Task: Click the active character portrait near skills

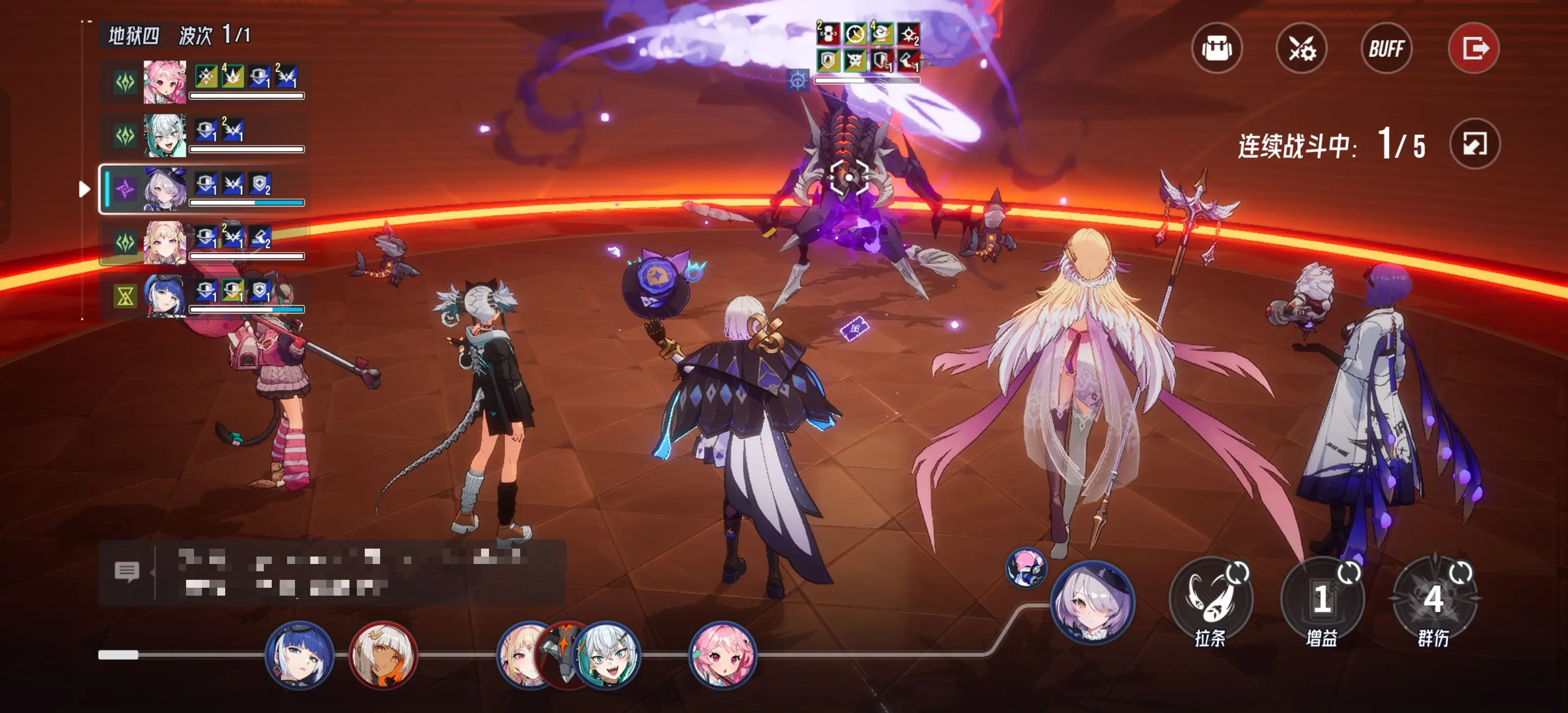Action: click(x=1093, y=602)
